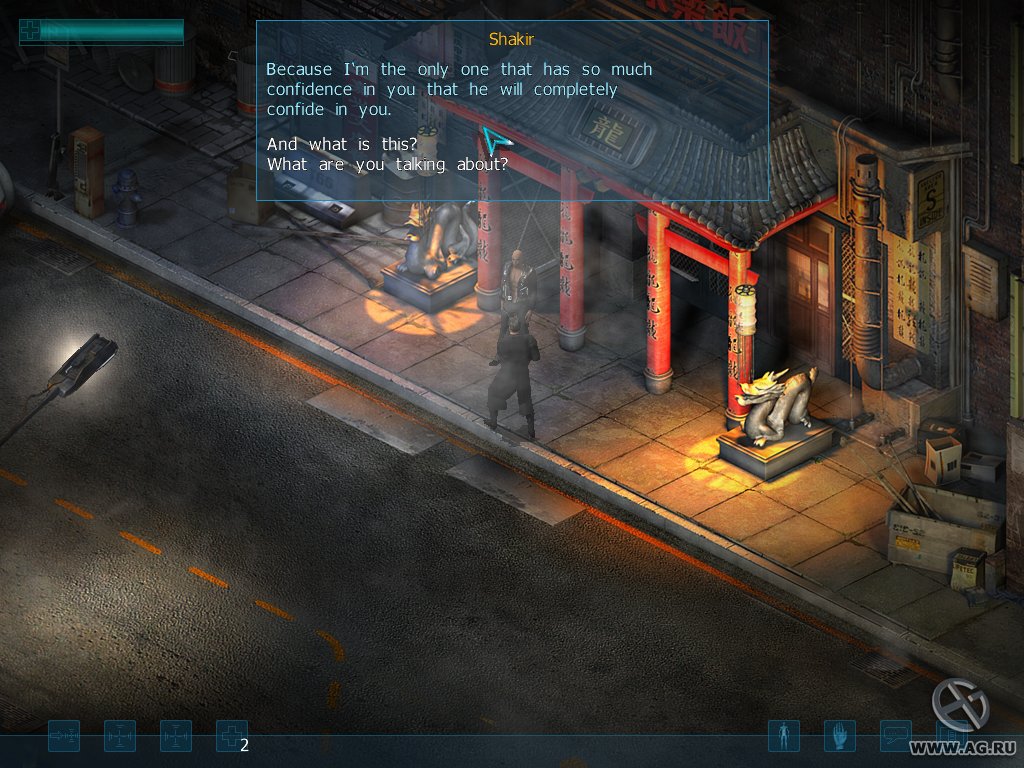Open the character body figure panel
The height and width of the screenshot is (768, 1024).
pos(783,737)
